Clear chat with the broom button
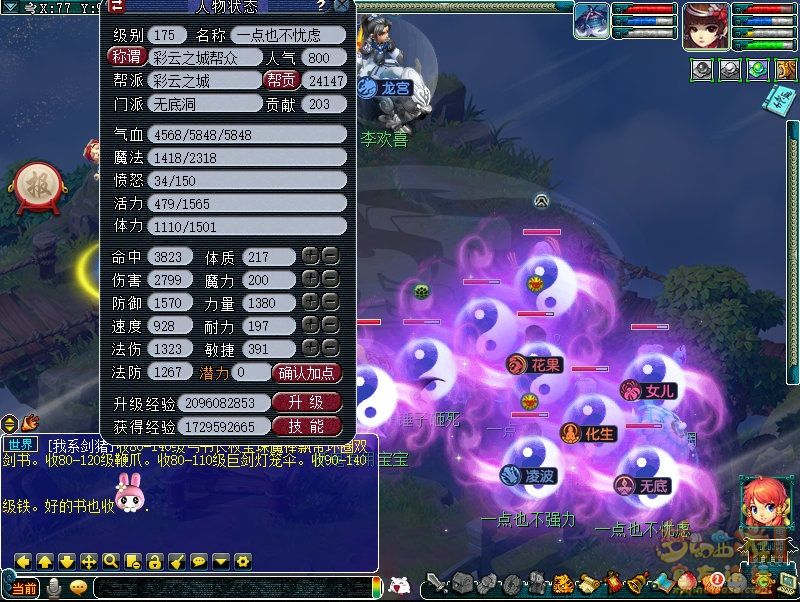Image resolution: width=800 pixels, height=602 pixels. 176,561
